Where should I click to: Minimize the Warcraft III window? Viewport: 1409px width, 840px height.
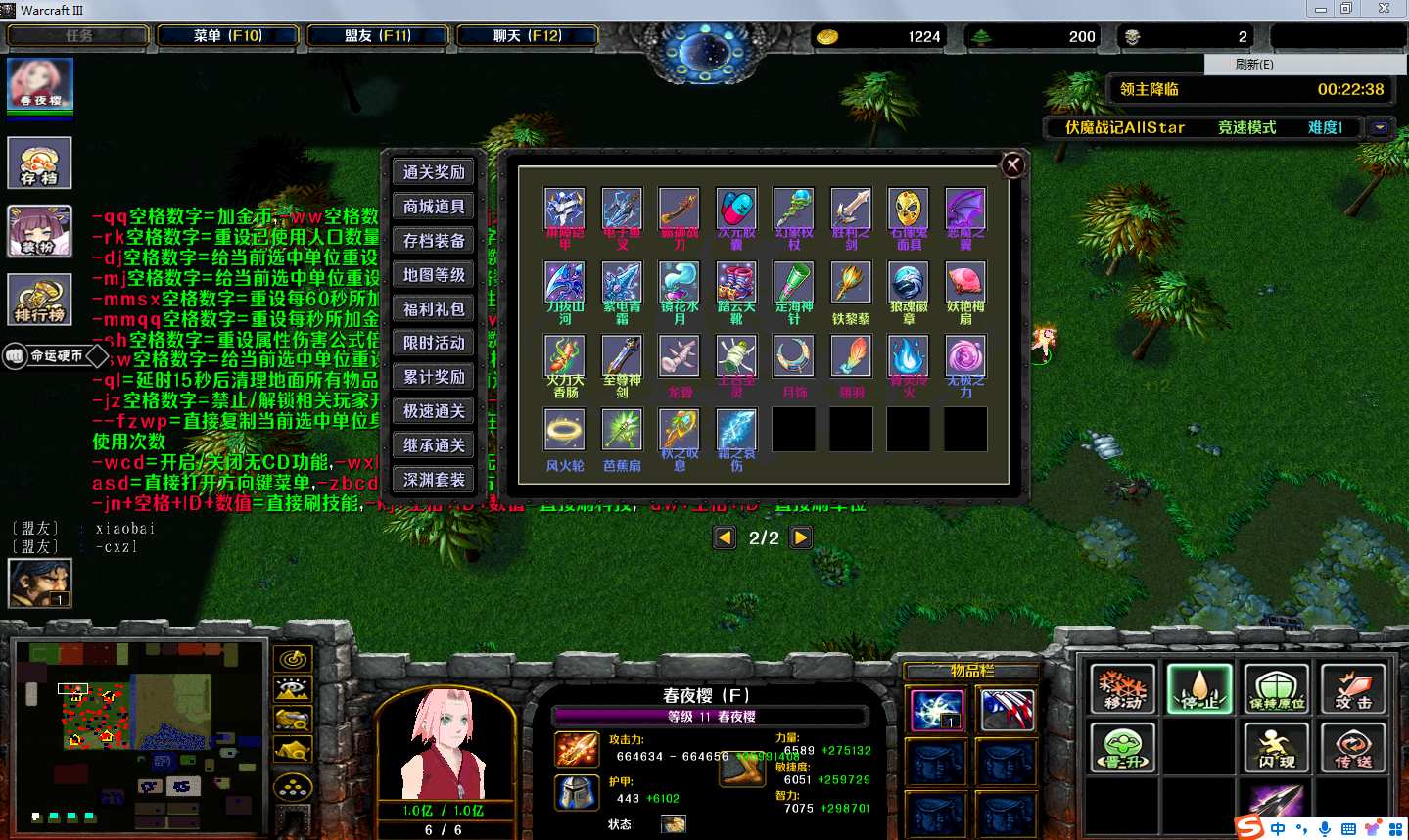click(1321, 9)
